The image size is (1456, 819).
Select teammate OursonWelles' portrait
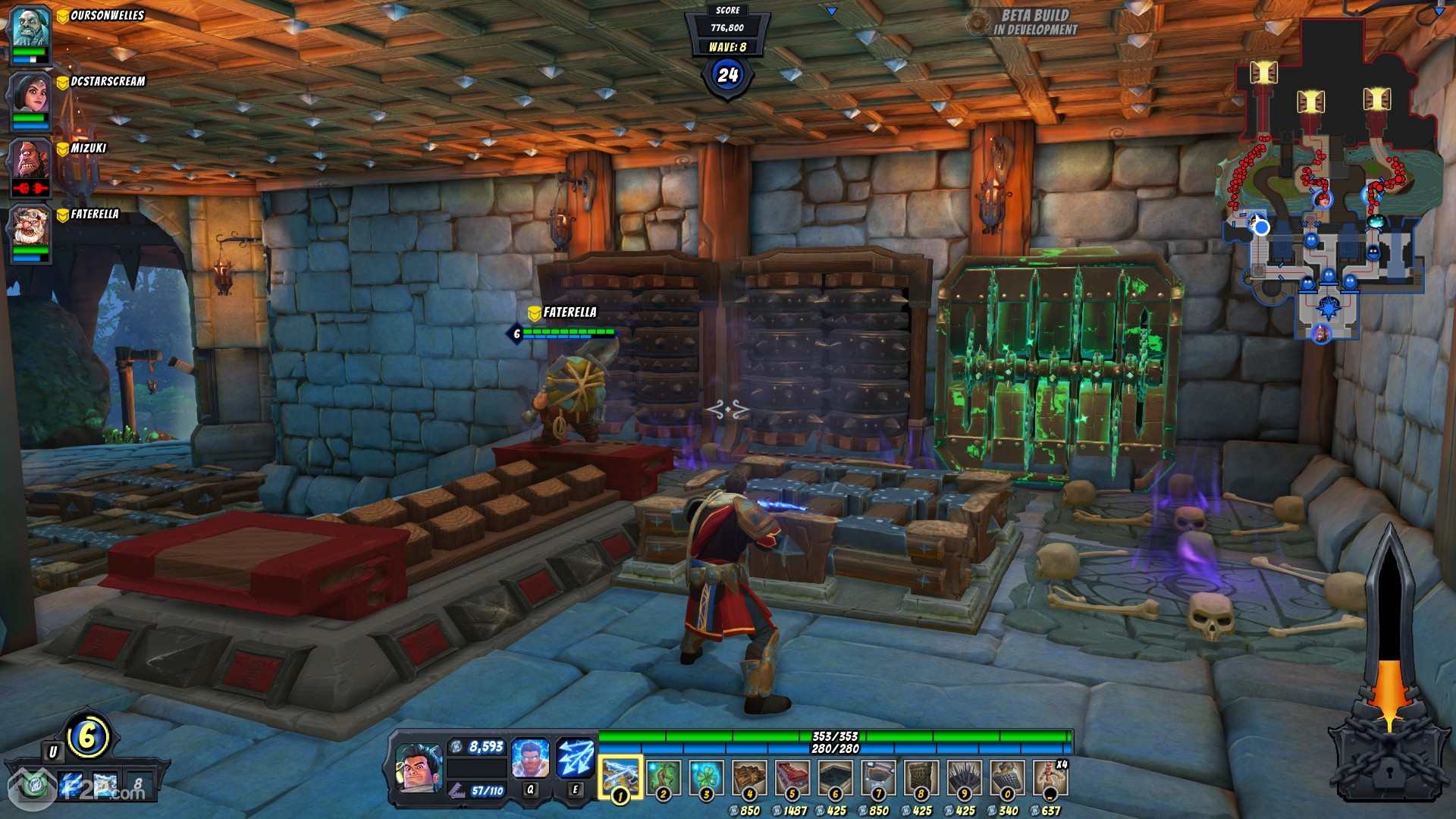click(x=30, y=28)
